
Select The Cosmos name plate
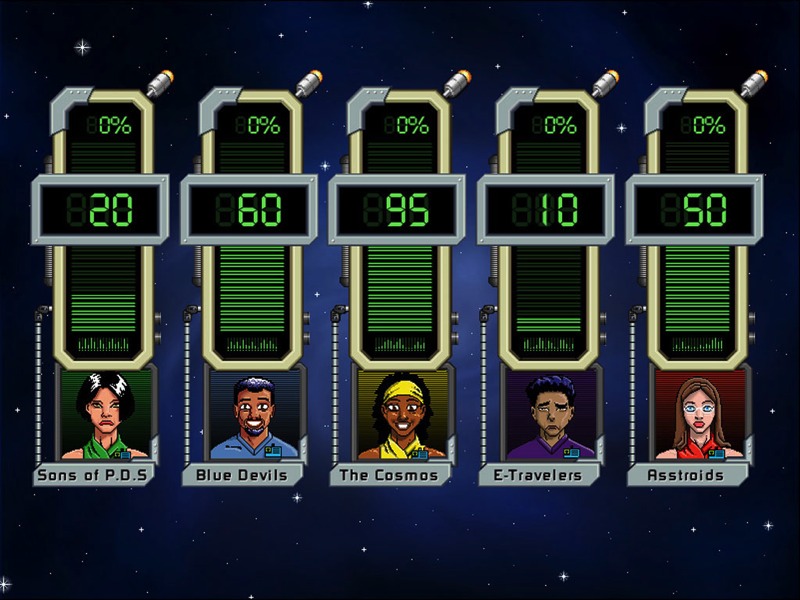pyautogui.click(x=390, y=475)
